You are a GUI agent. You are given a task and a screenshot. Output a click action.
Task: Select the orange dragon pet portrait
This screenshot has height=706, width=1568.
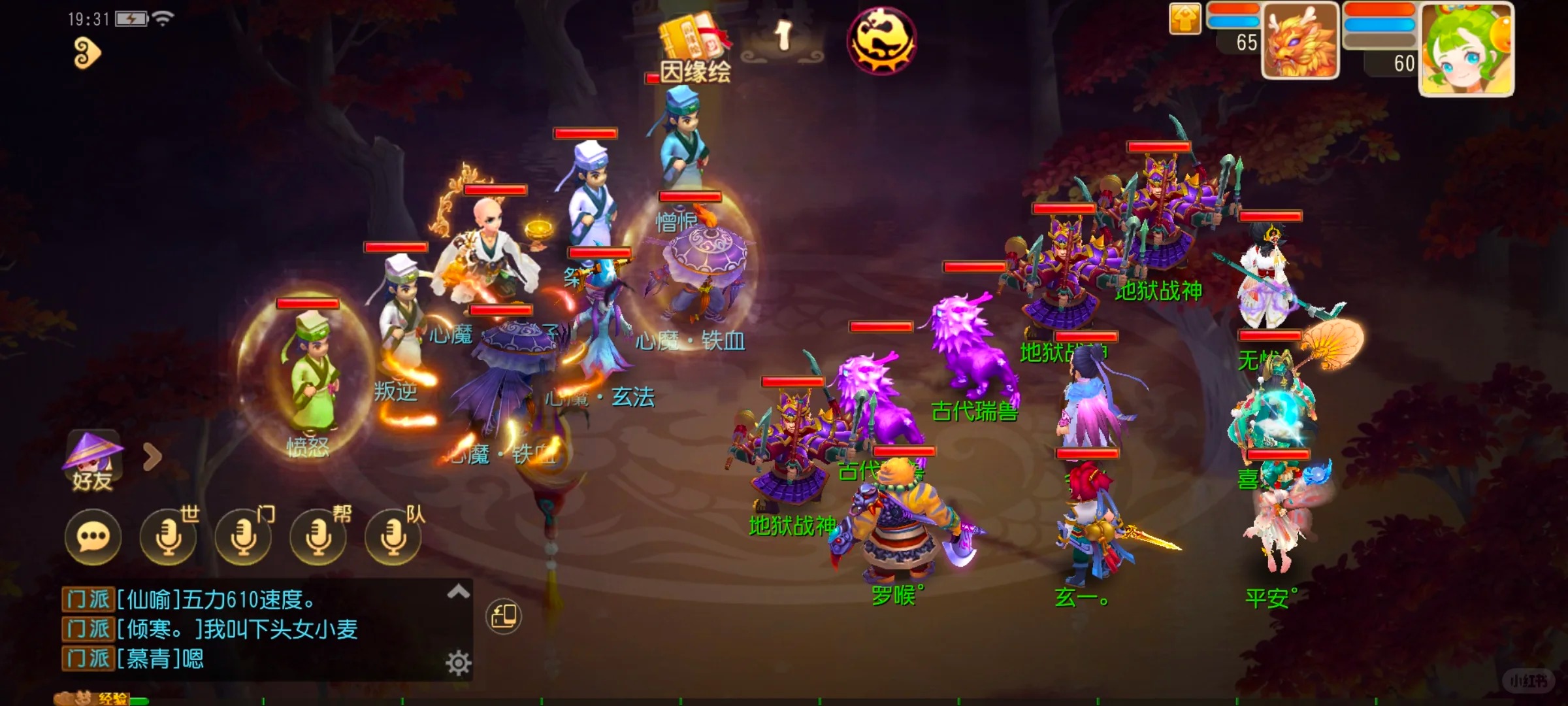[x=1300, y=41]
